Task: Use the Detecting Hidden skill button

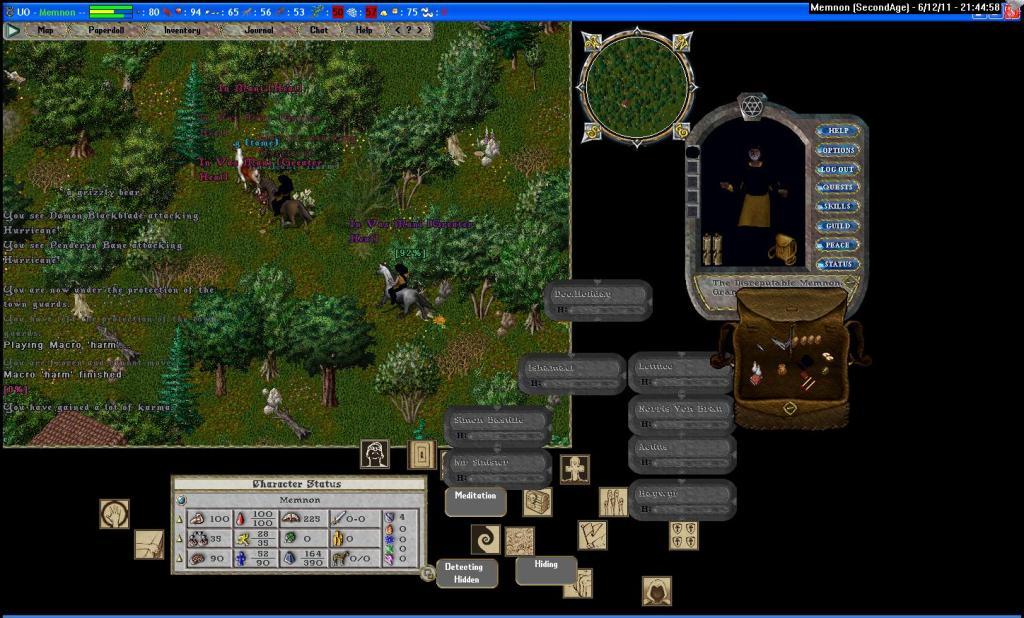Action: (x=464, y=573)
